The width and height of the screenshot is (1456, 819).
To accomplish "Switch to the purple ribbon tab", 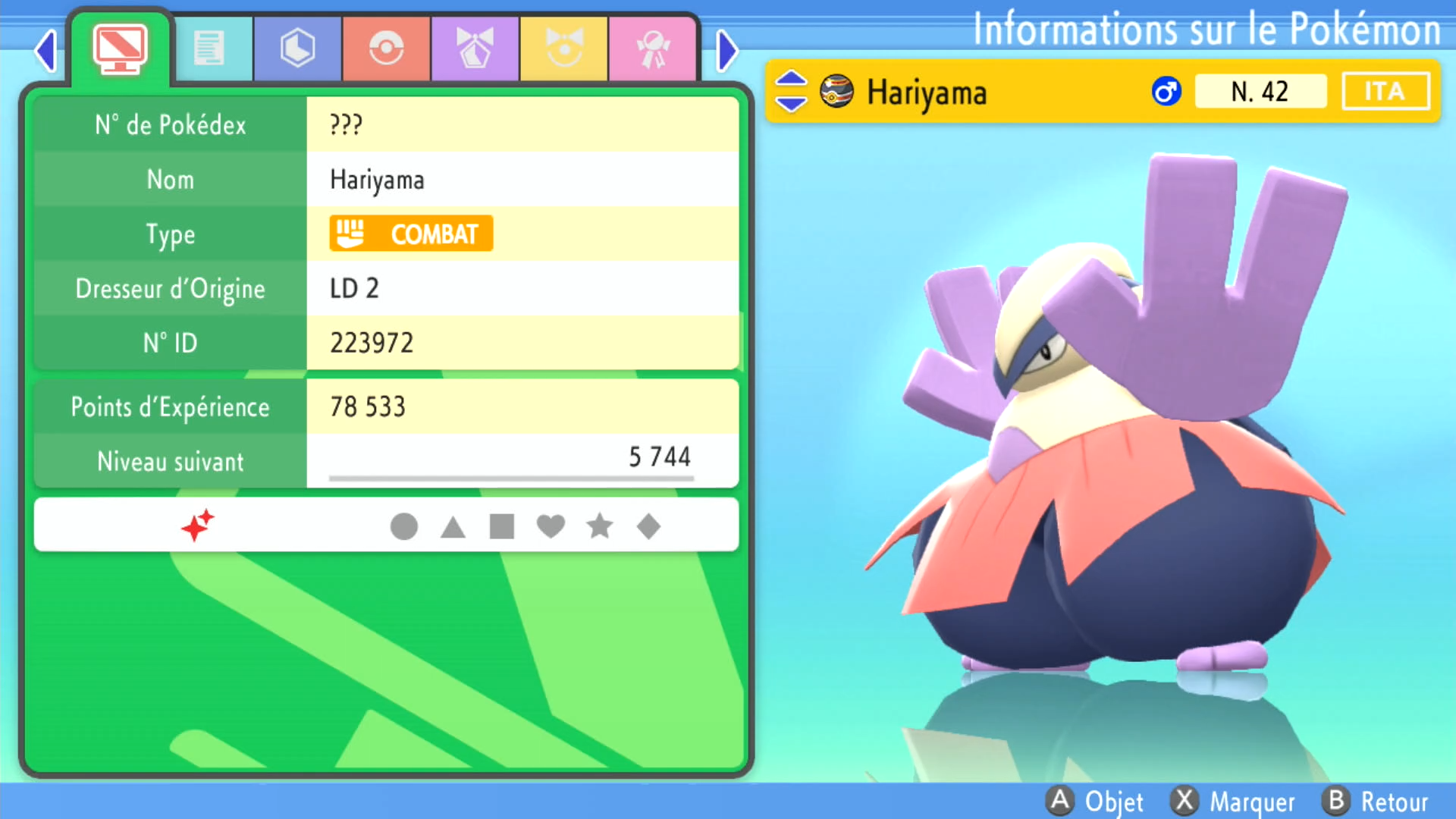I will (x=475, y=49).
